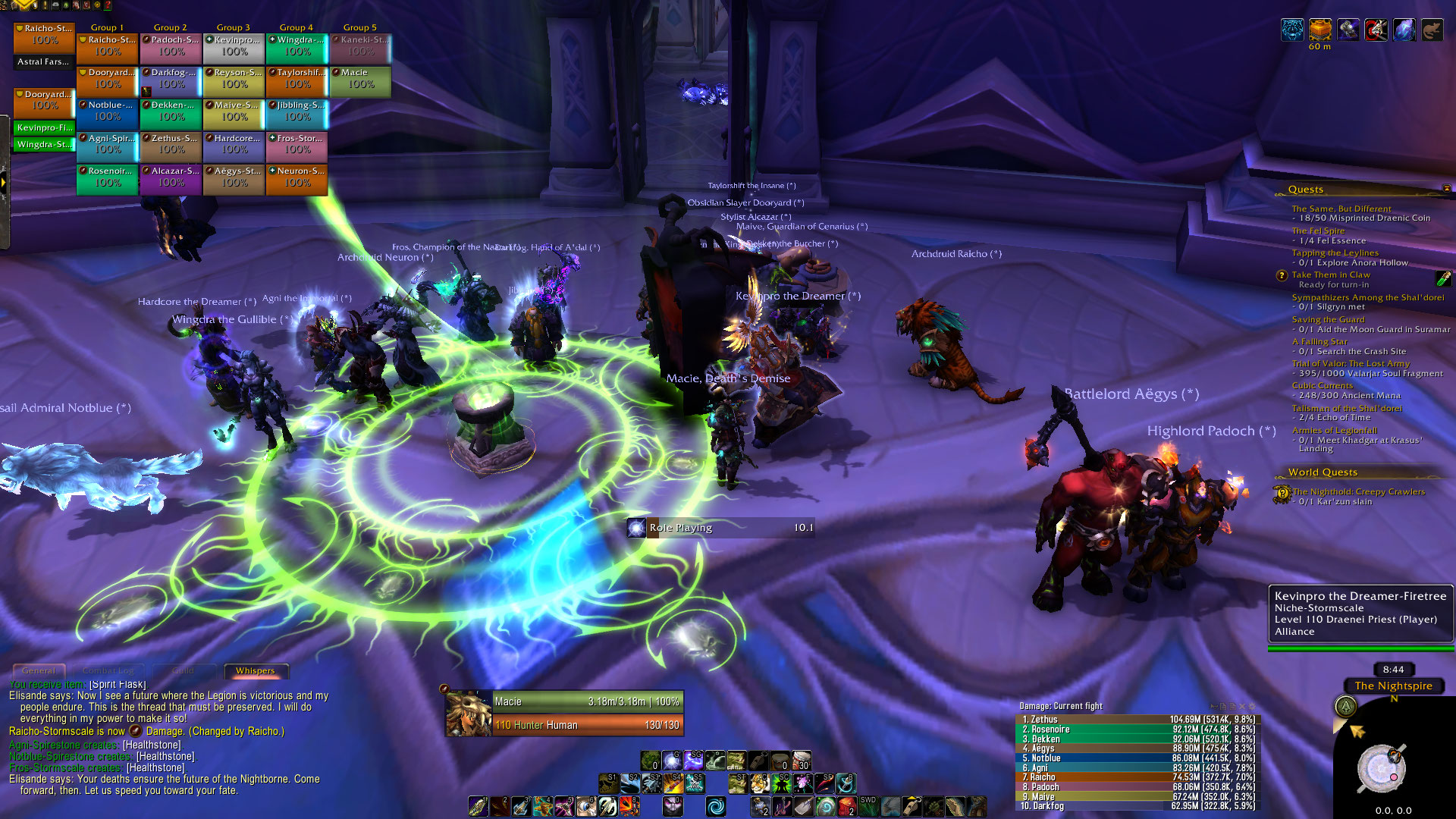Switch to the Whispers chat tab
This screenshot has height=819, width=1456.
pyautogui.click(x=256, y=670)
